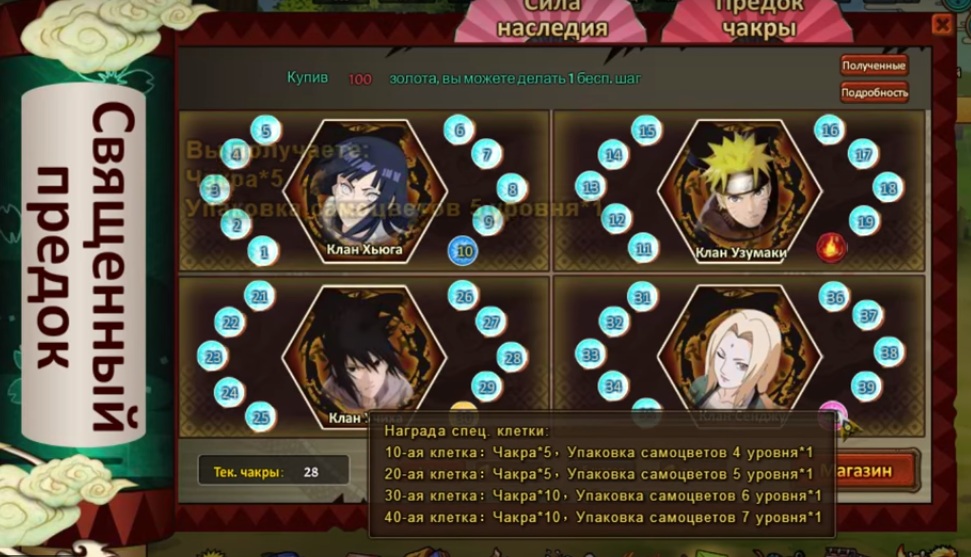Select chakra node number 6
The height and width of the screenshot is (557, 971).
pyautogui.click(x=459, y=129)
